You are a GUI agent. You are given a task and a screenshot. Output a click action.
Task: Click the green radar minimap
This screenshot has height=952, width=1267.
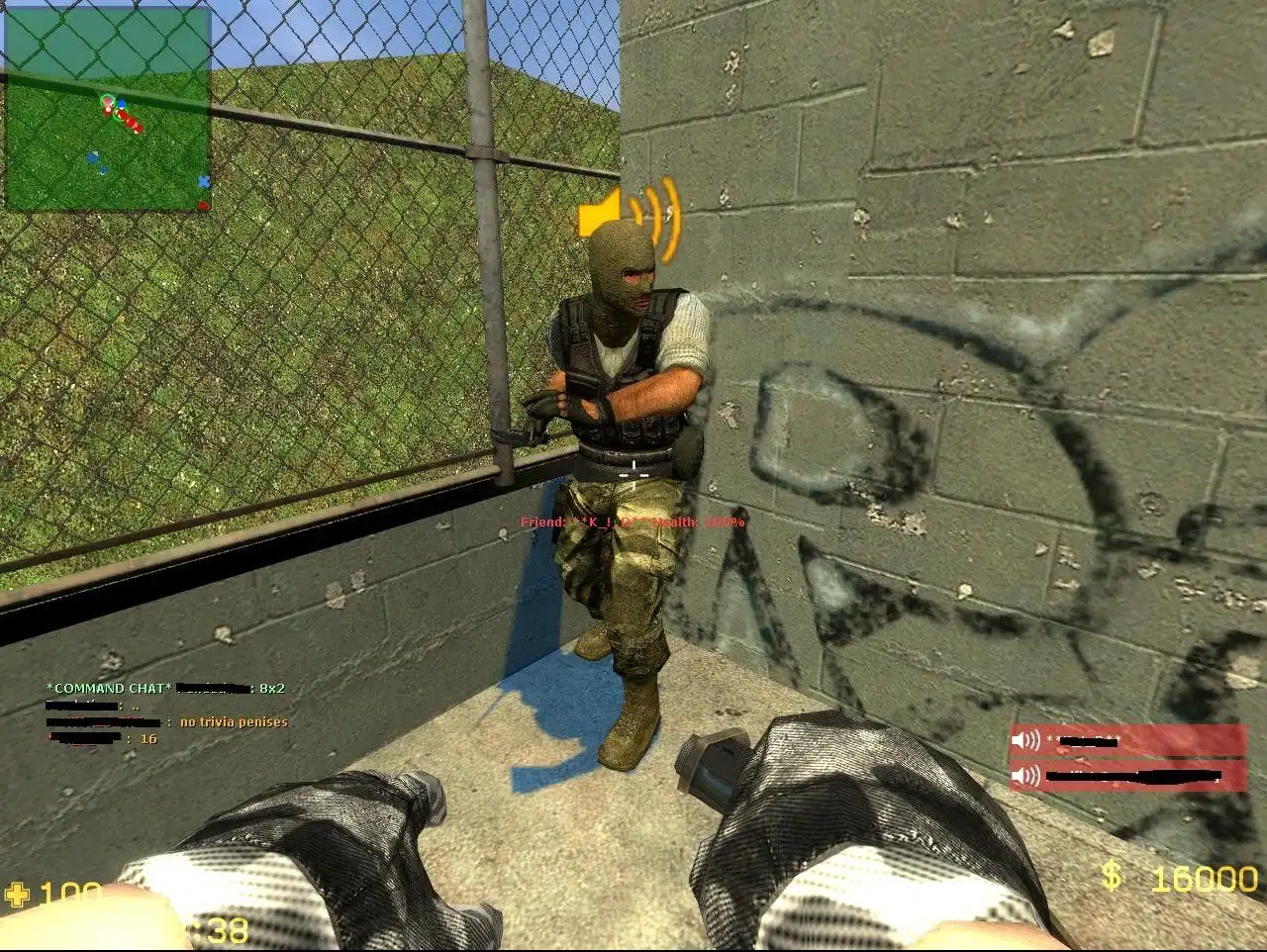pyautogui.click(x=108, y=109)
